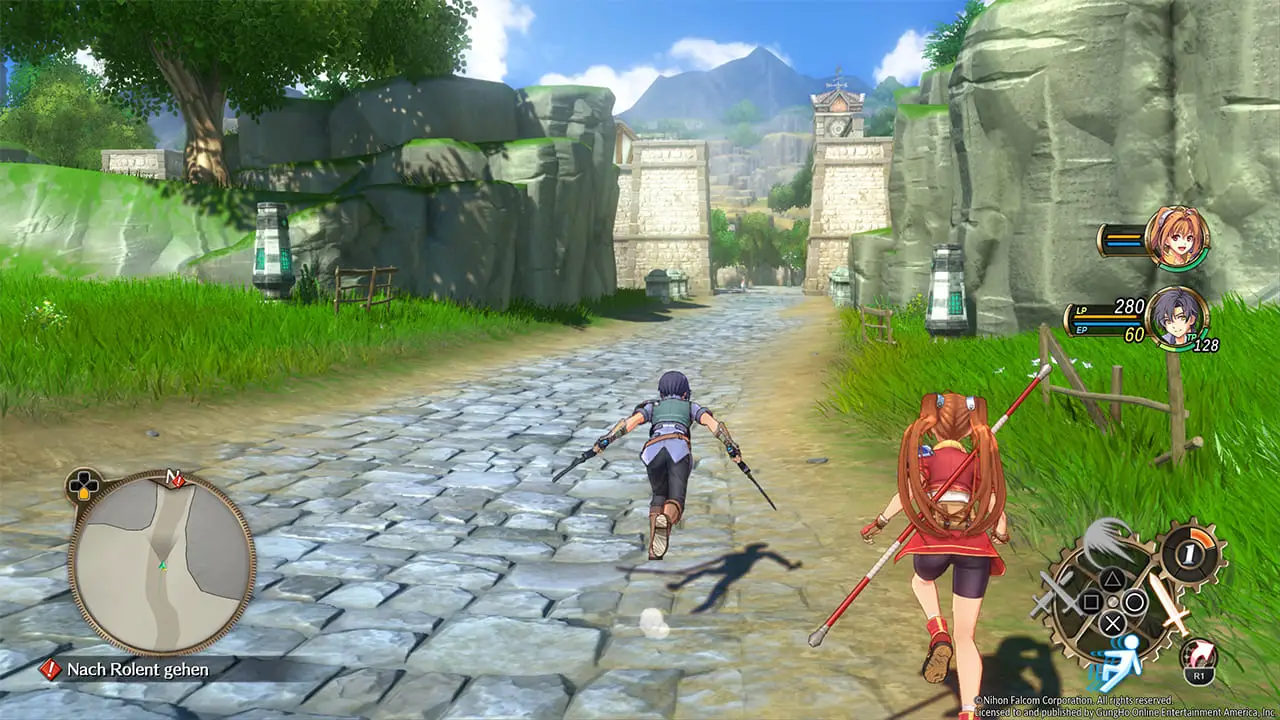Click the gear gauge showing number 1
Image resolution: width=1280 pixels, height=720 pixels.
pos(1190,552)
